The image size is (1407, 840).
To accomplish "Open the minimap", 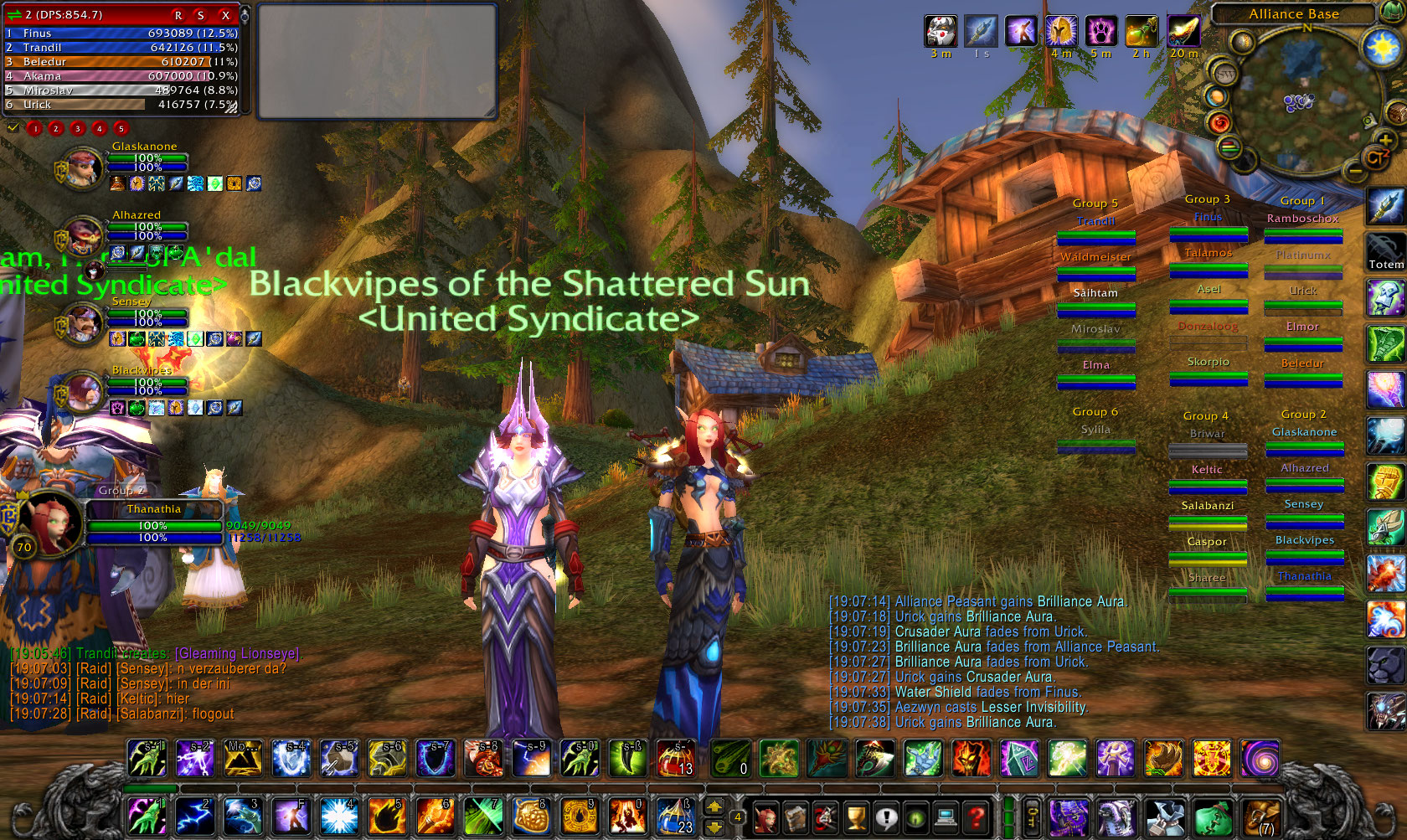I will 1303,105.
